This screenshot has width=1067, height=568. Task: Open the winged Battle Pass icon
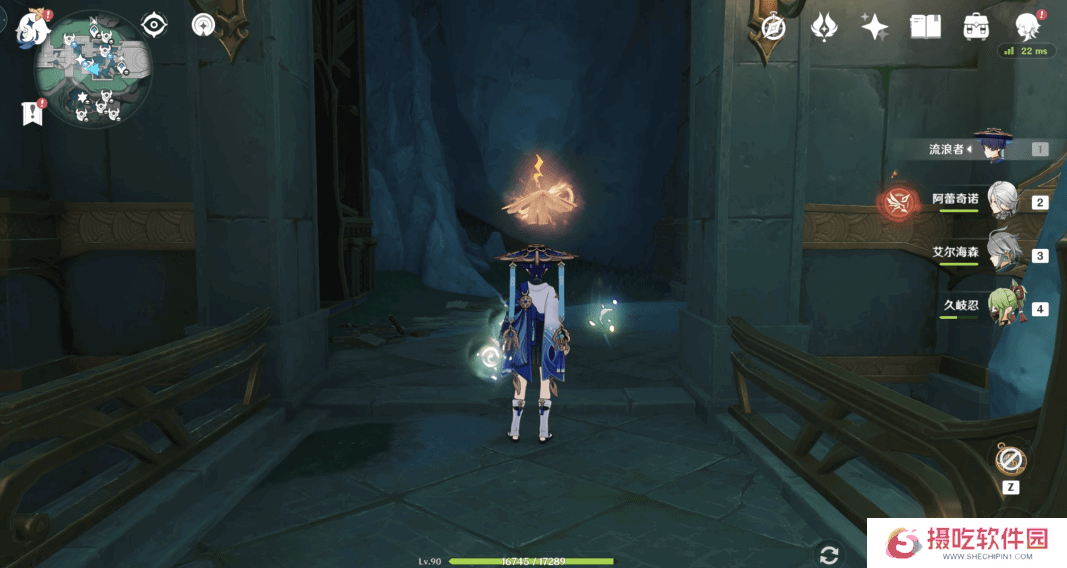tap(824, 27)
